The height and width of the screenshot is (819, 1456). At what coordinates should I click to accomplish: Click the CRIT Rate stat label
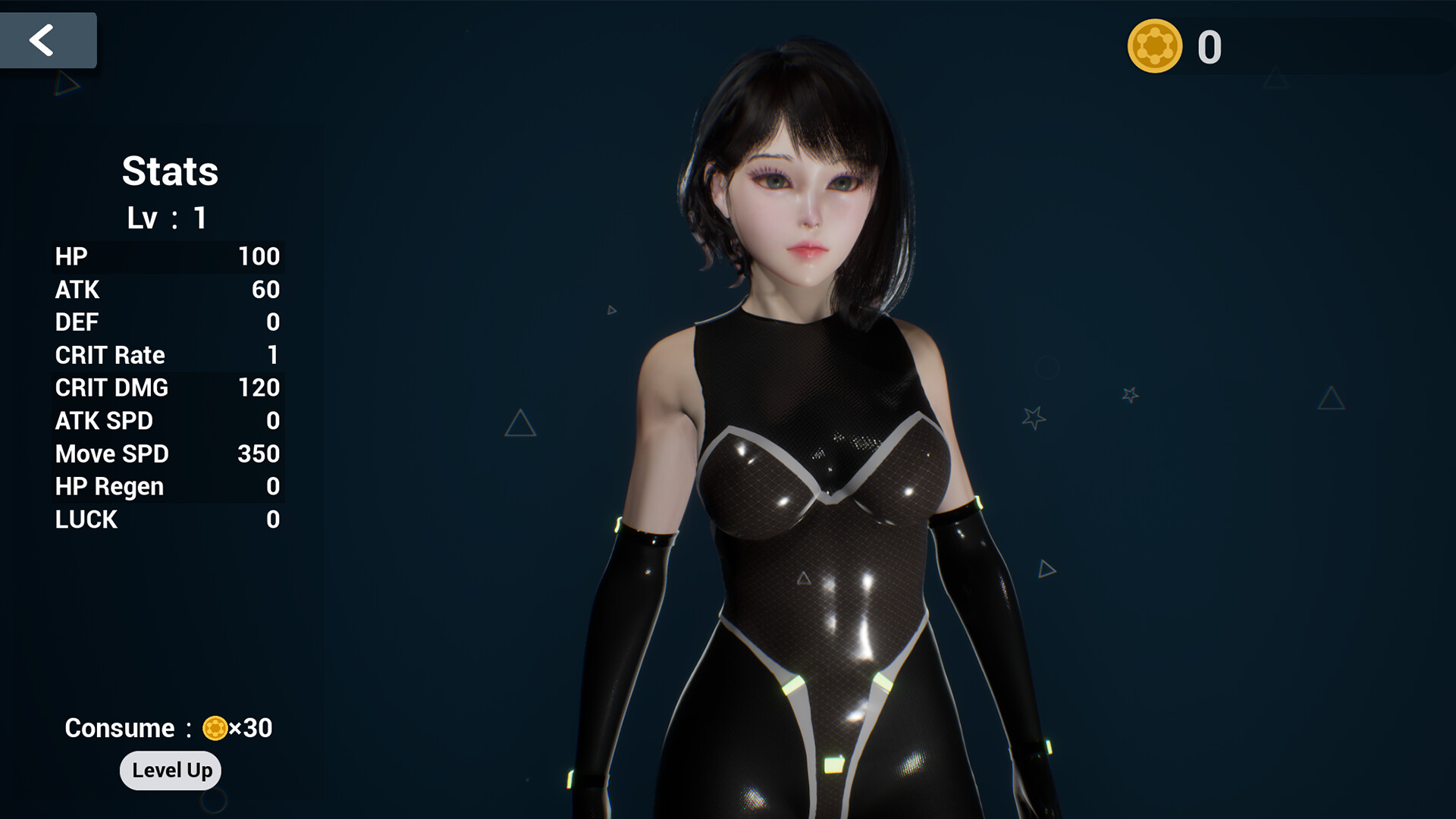109,355
